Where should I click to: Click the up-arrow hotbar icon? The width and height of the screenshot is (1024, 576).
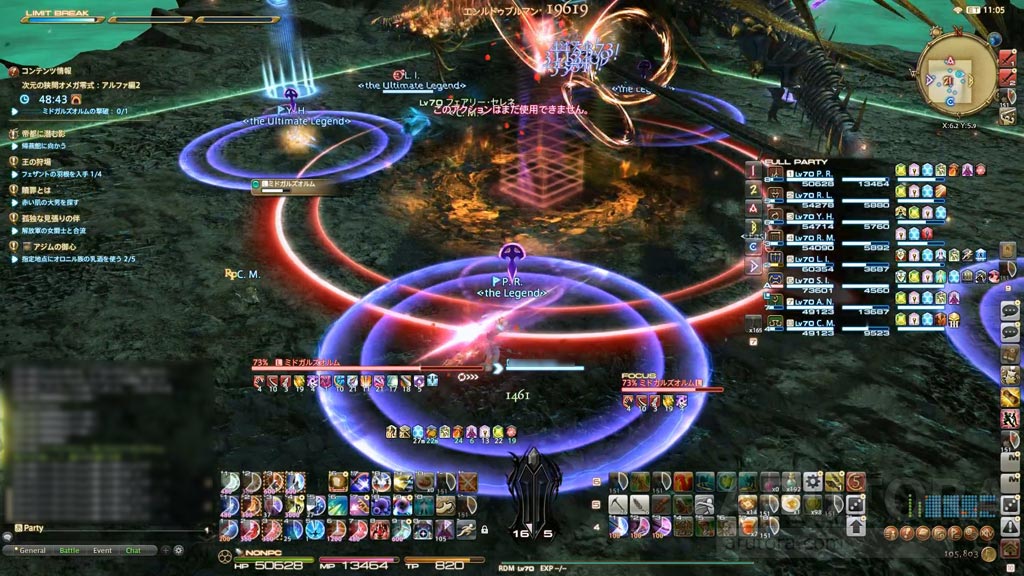tap(856, 526)
